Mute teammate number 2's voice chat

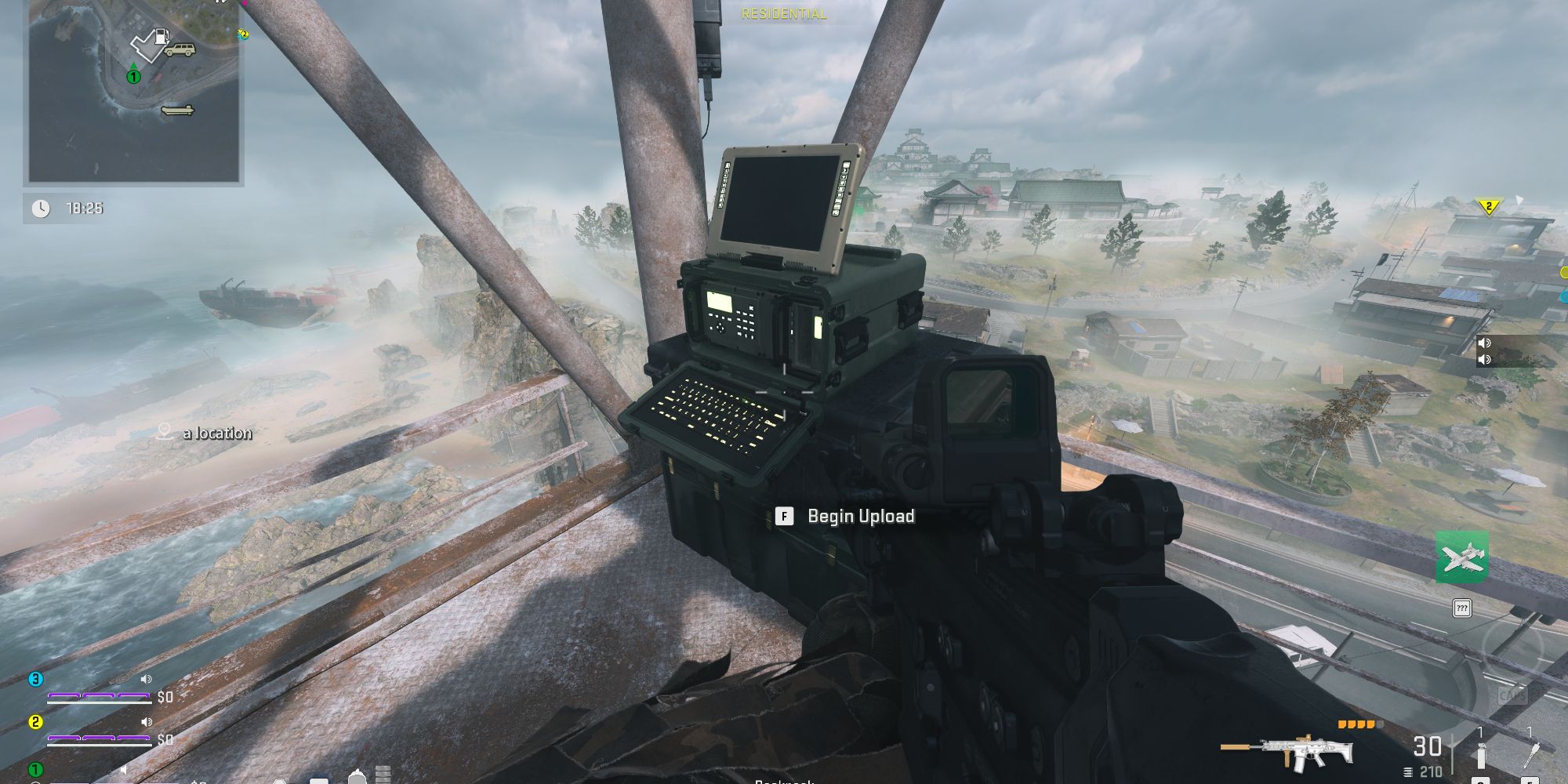(146, 723)
